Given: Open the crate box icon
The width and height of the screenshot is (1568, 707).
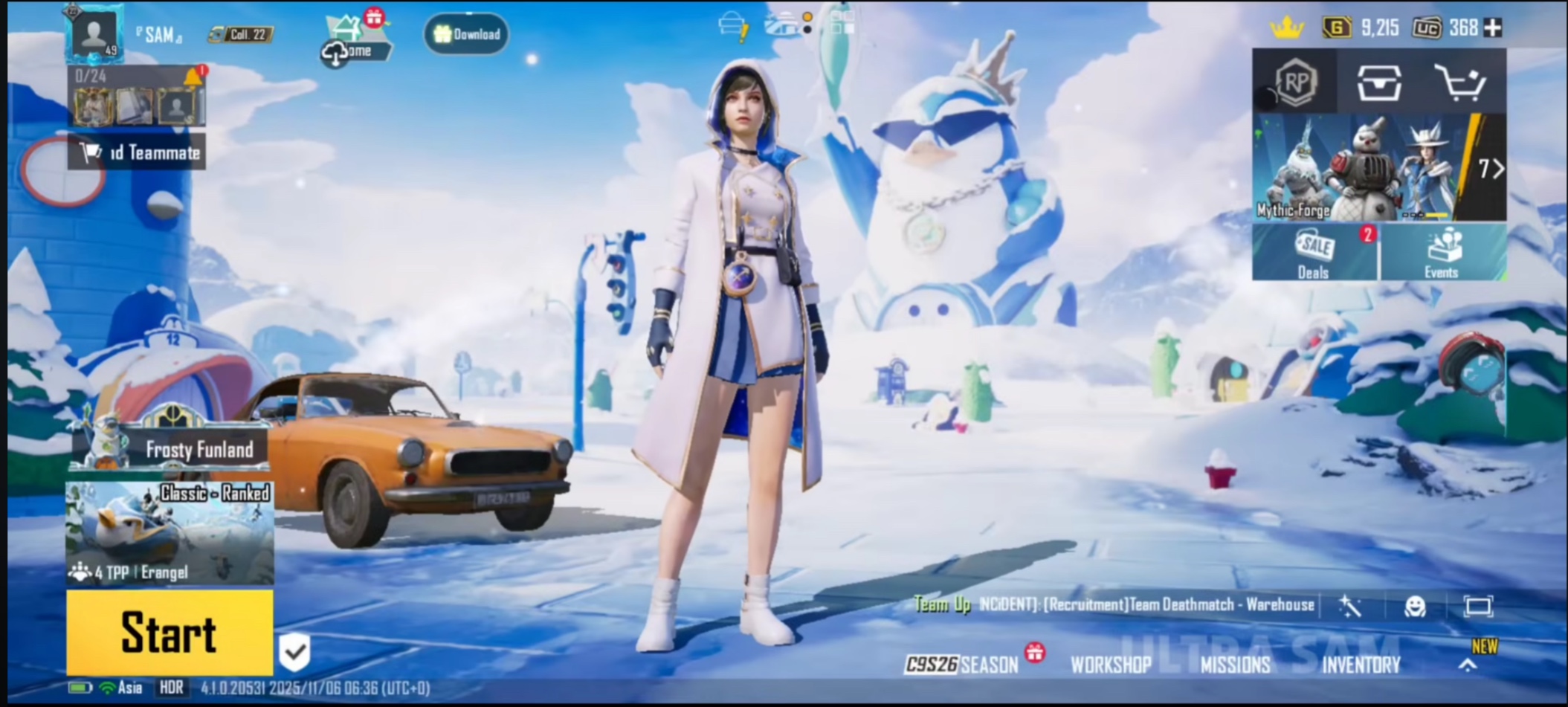Looking at the screenshot, I should click(1379, 82).
